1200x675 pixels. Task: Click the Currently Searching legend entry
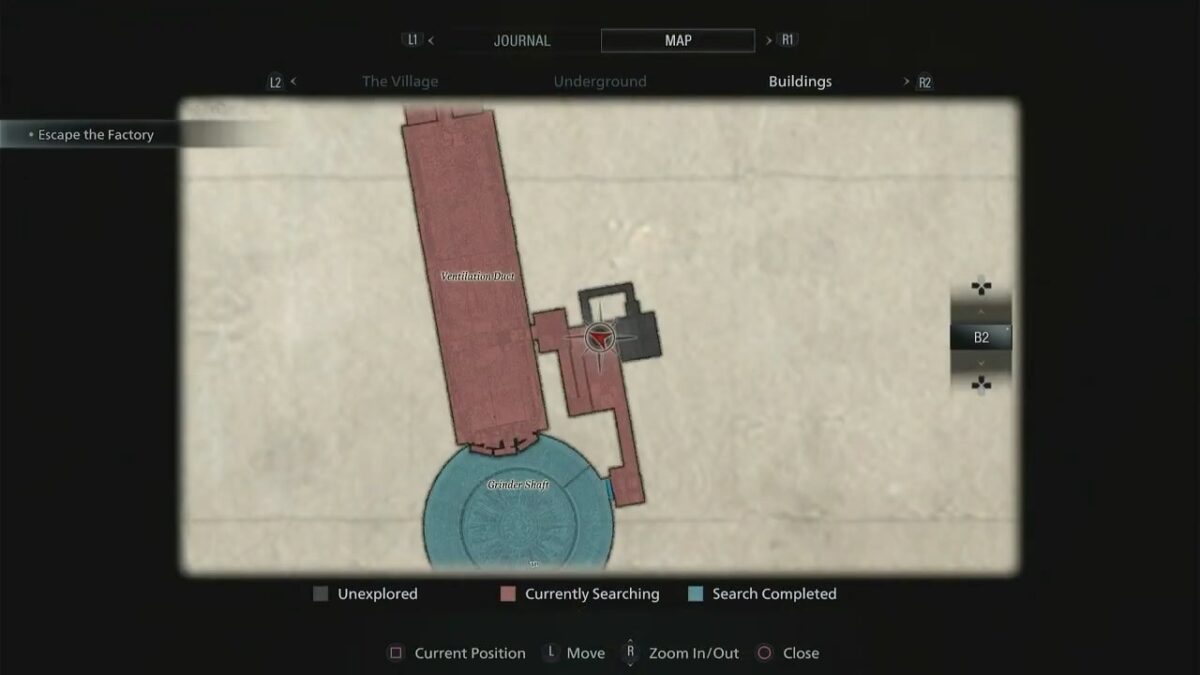coord(580,594)
